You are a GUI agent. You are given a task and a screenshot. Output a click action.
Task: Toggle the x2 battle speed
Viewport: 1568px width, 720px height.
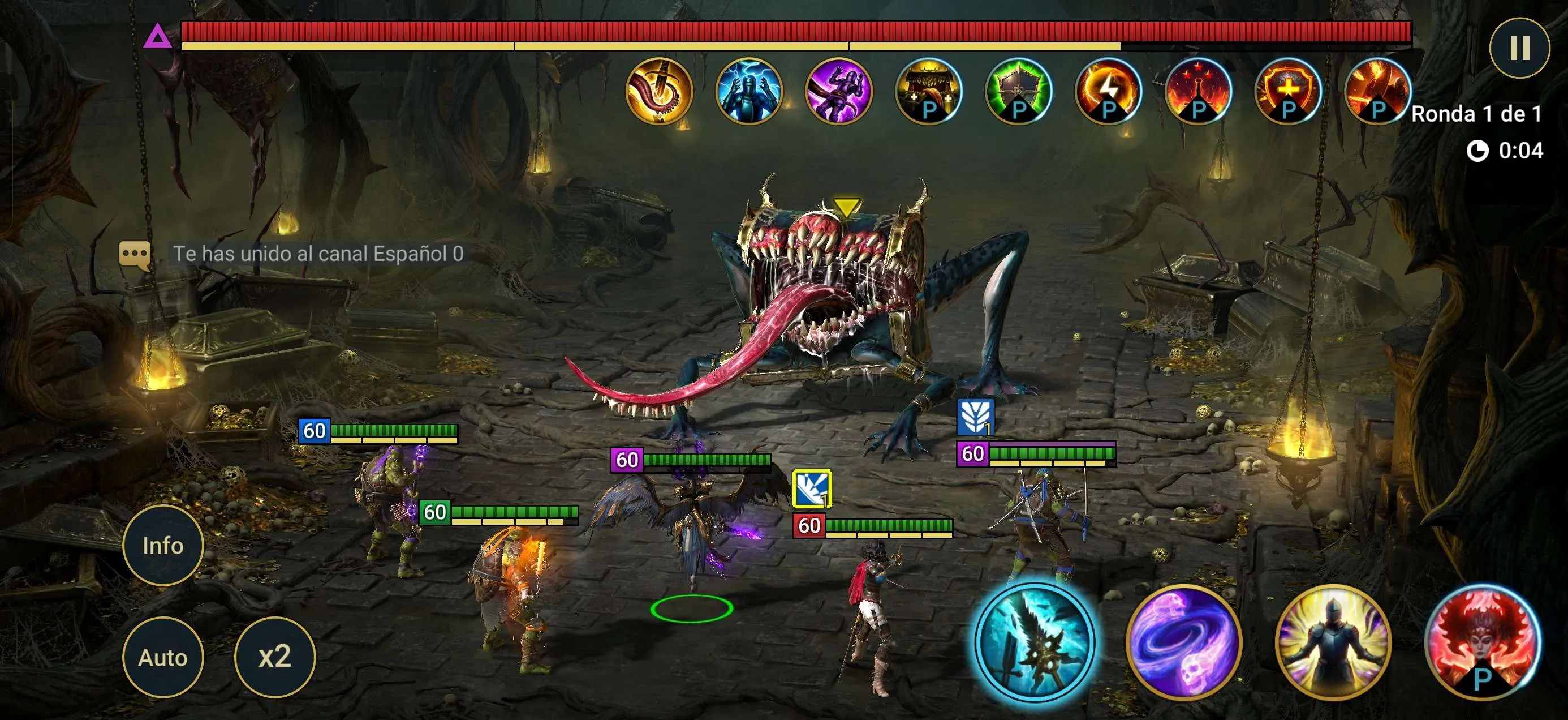click(x=274, y=657)
